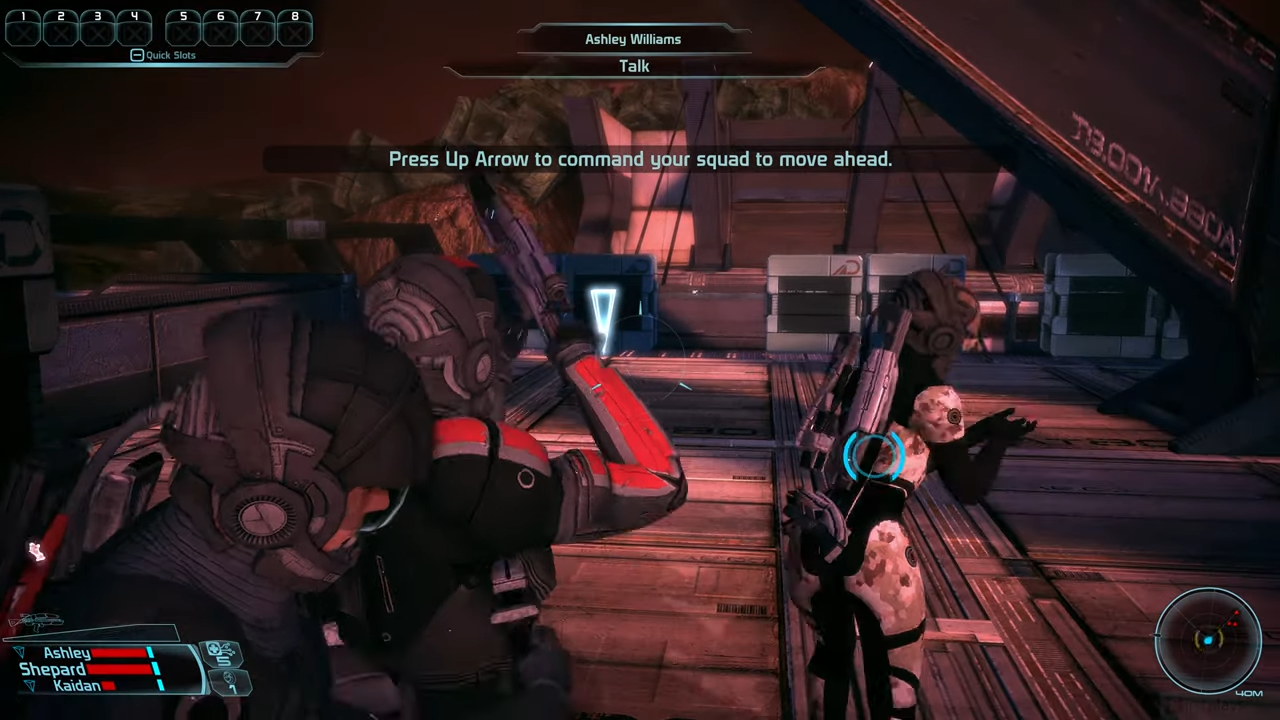1280x720 pixels.
Task: Select Shepard from the squad list
Action: point(53,668)
